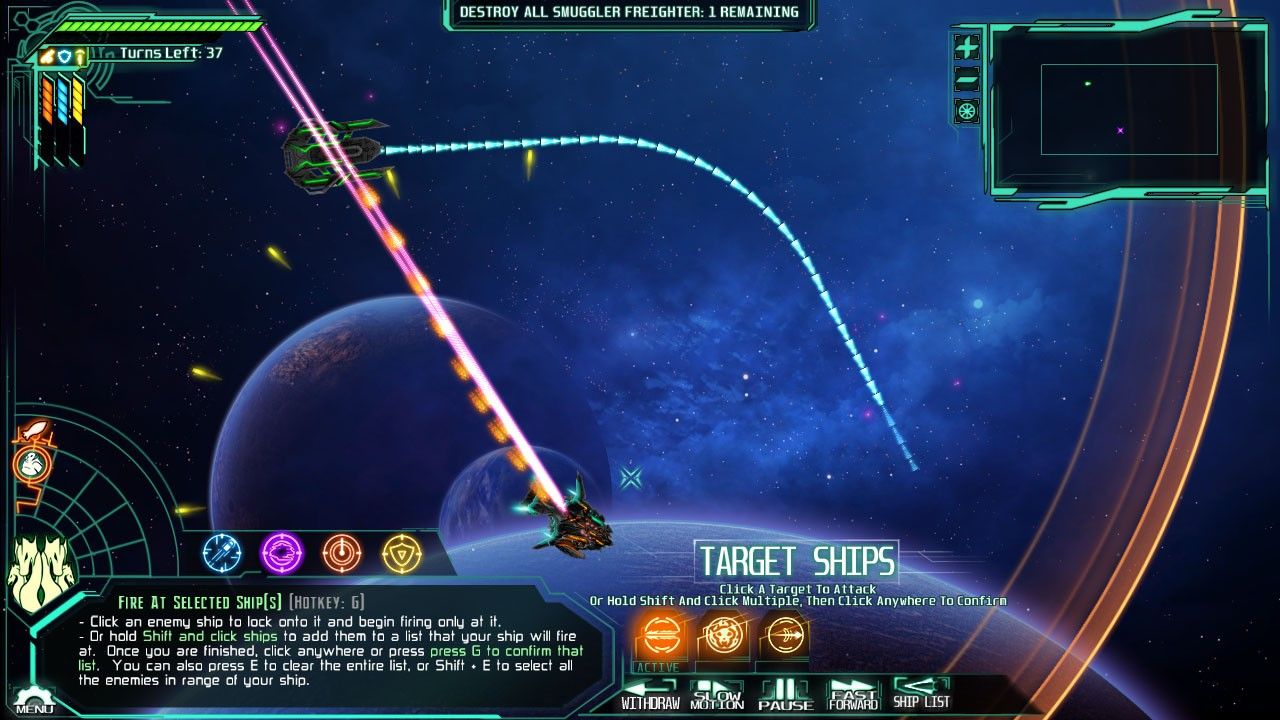The image size is (1280, 720).
Task: Select the arrow projectile weapon icon
Action: point(783,634)
